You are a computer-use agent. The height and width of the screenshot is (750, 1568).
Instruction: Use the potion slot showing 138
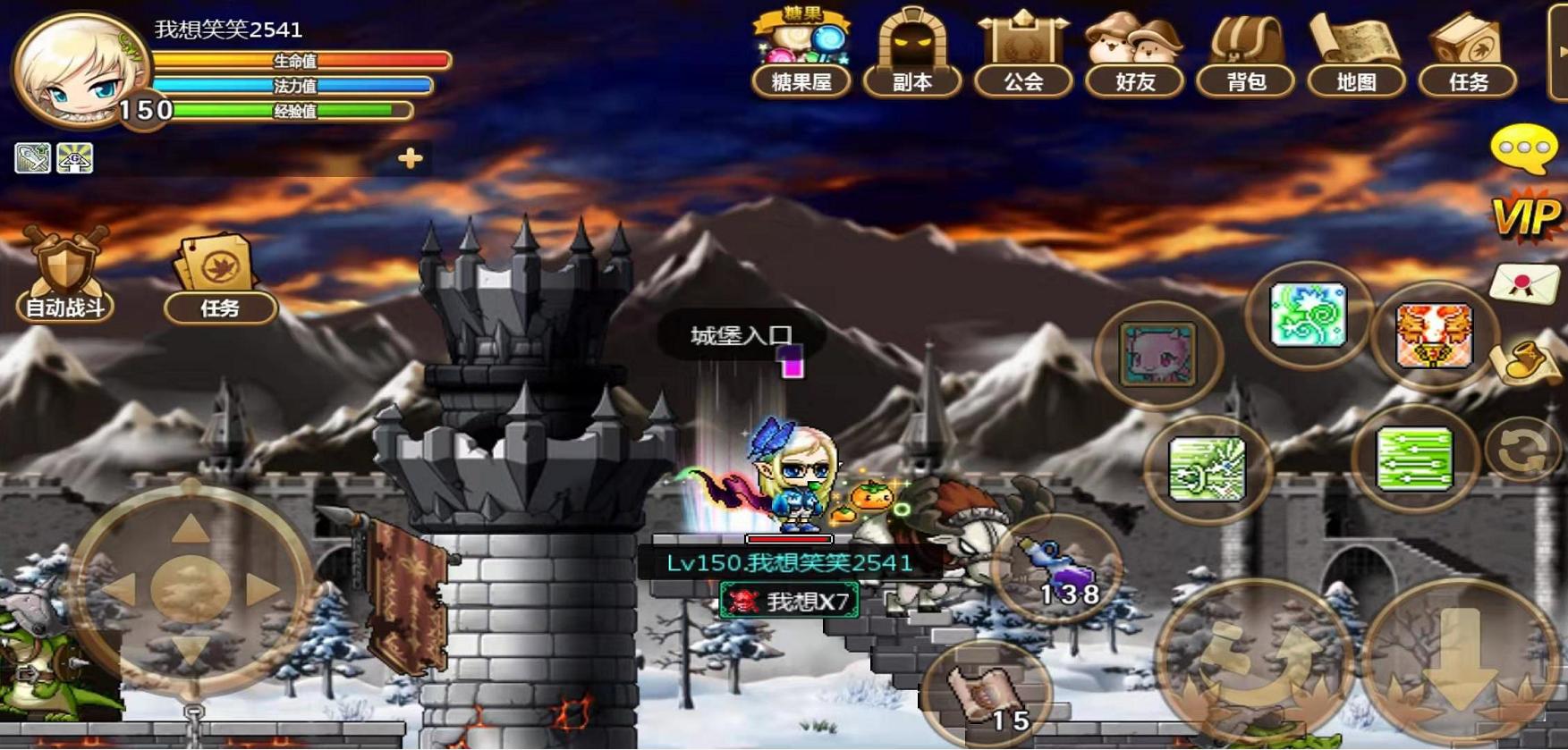click(x=1057, y=567)
